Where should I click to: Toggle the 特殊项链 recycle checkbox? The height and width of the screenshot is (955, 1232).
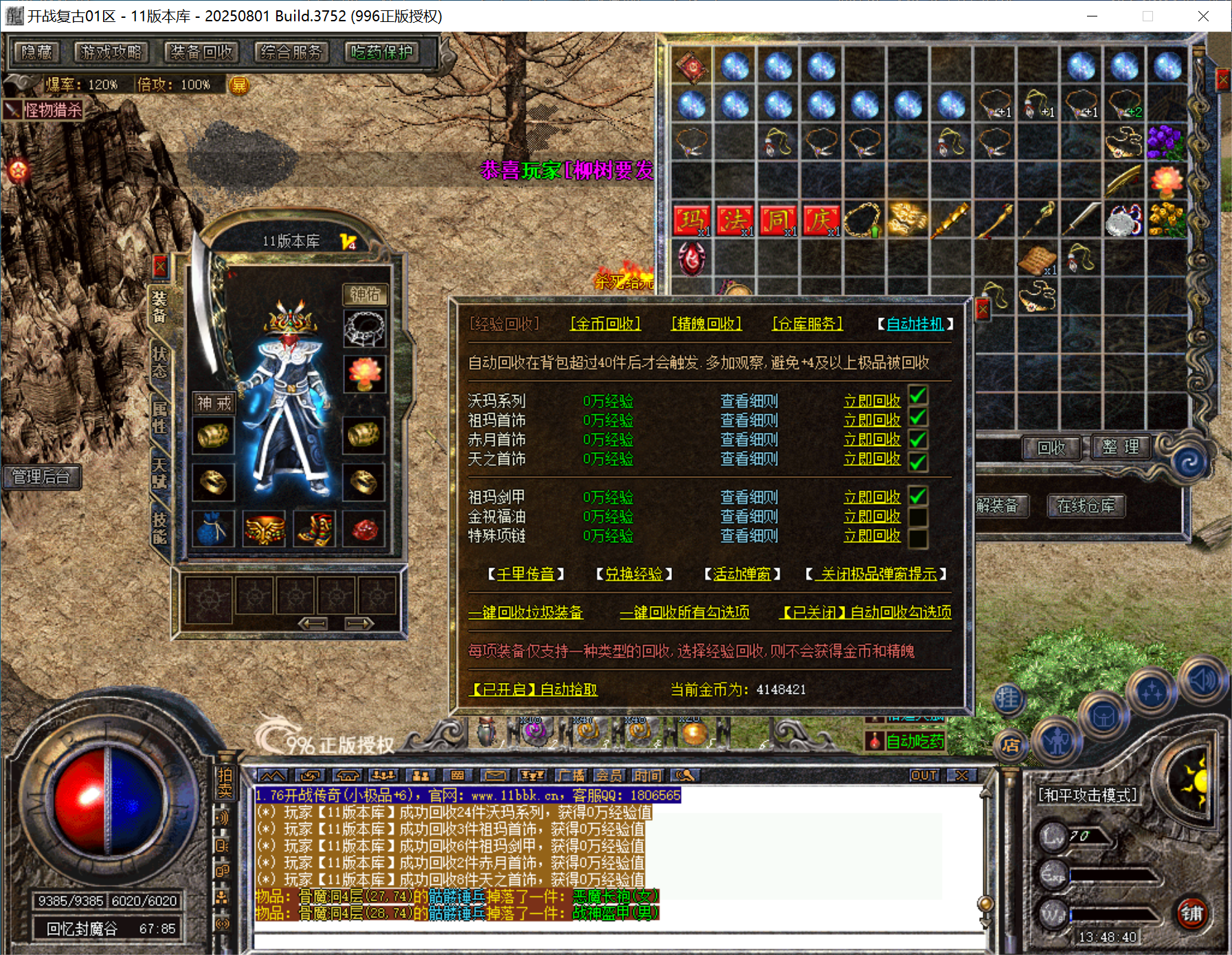(918, 537)
